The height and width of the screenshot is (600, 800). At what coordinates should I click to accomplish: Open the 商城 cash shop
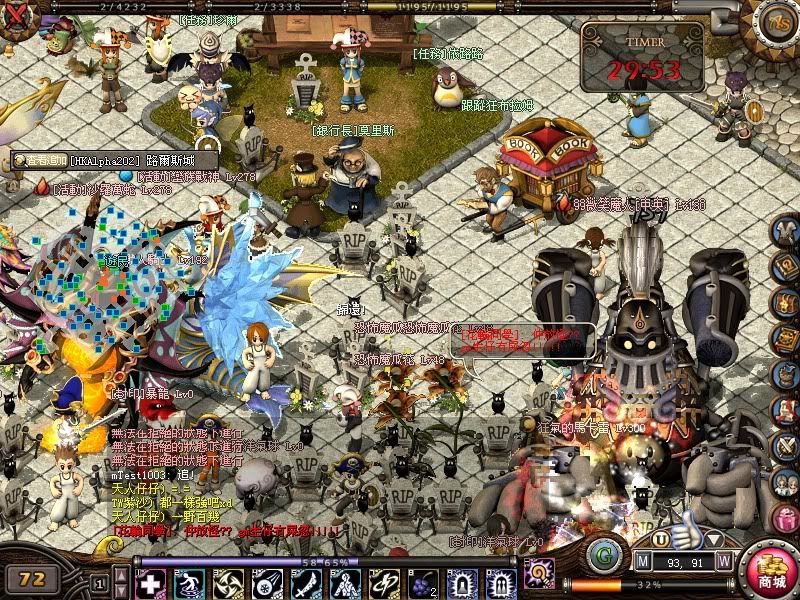[x=771, y=570]
